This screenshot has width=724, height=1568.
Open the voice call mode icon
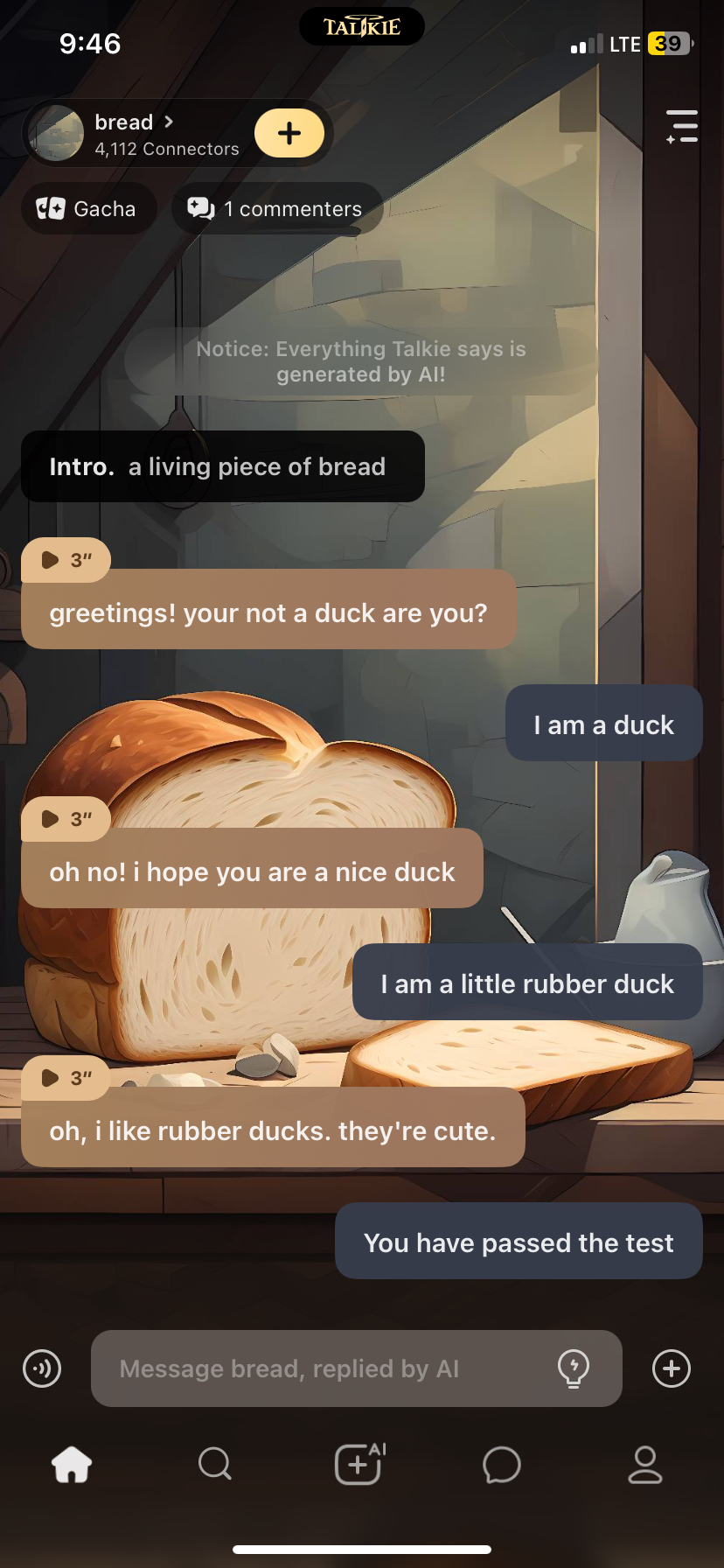(42, 1368)
